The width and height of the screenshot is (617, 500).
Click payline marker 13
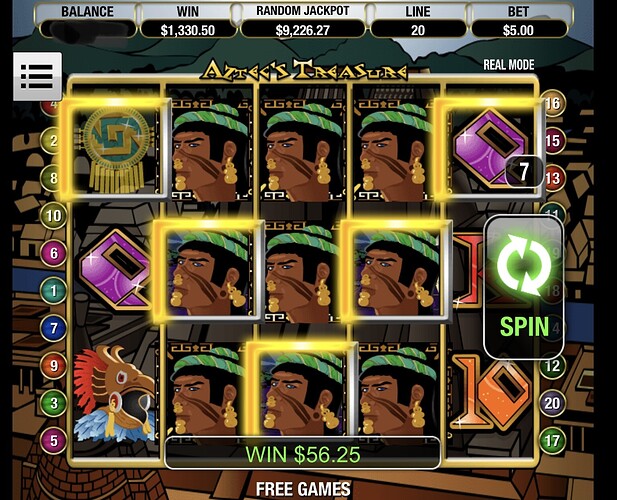[x=553, y=177]
